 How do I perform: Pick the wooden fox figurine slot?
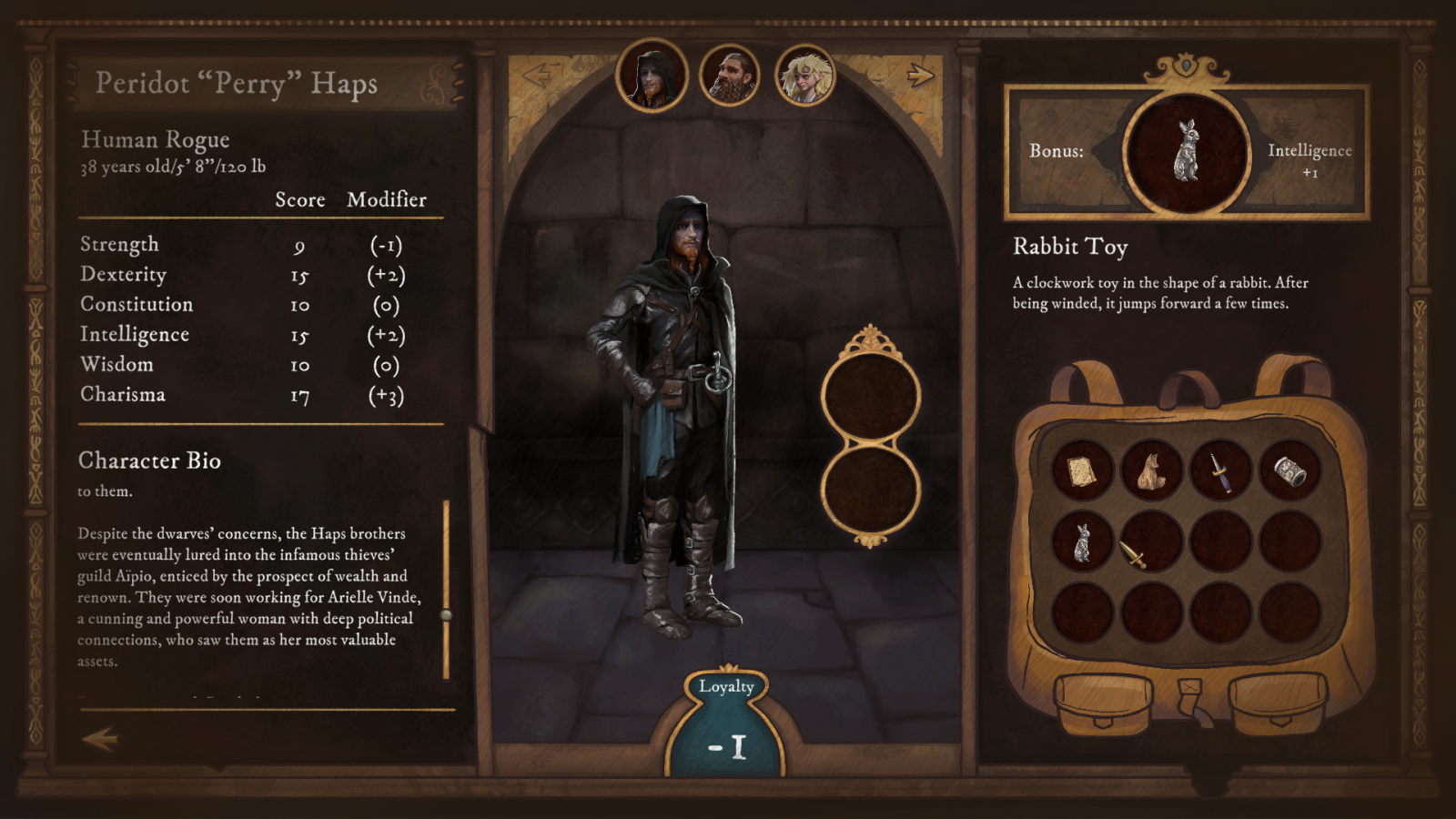[1151, 470]
